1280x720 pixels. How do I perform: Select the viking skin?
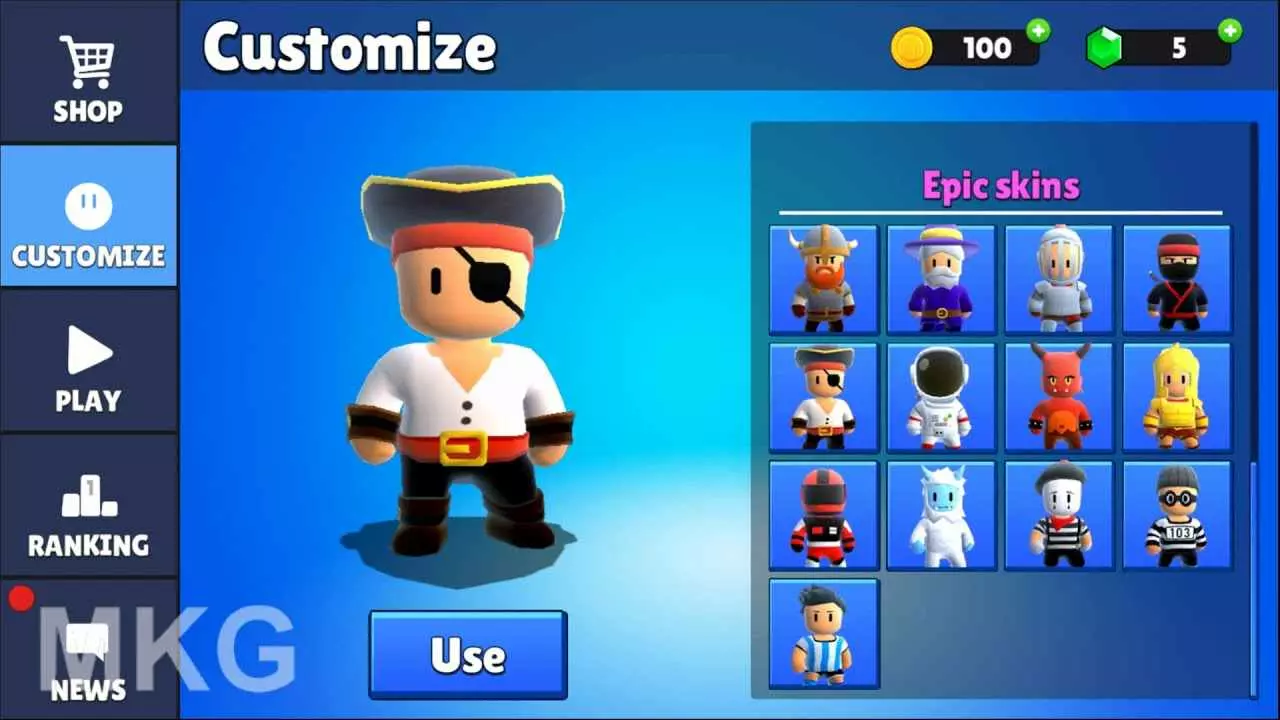coord(822,279)
